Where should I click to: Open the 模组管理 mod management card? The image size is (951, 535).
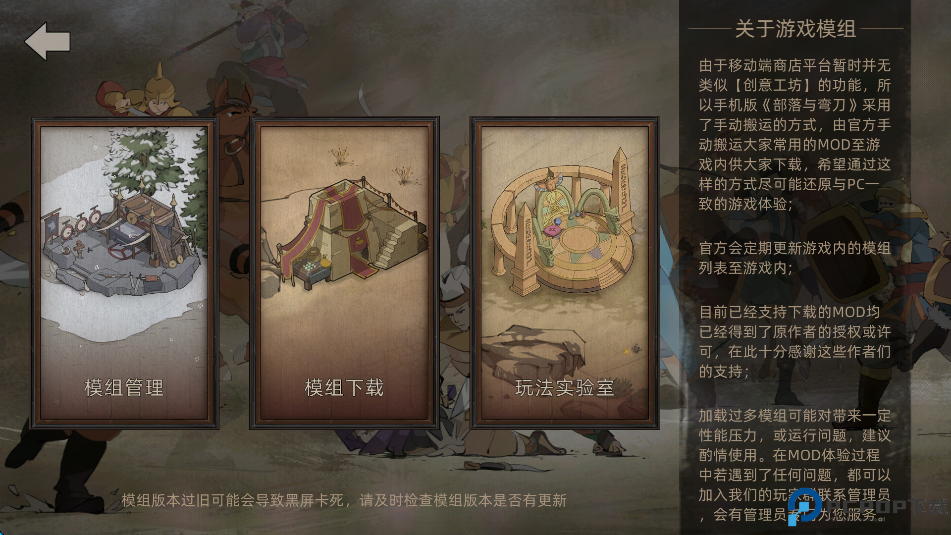125,273
